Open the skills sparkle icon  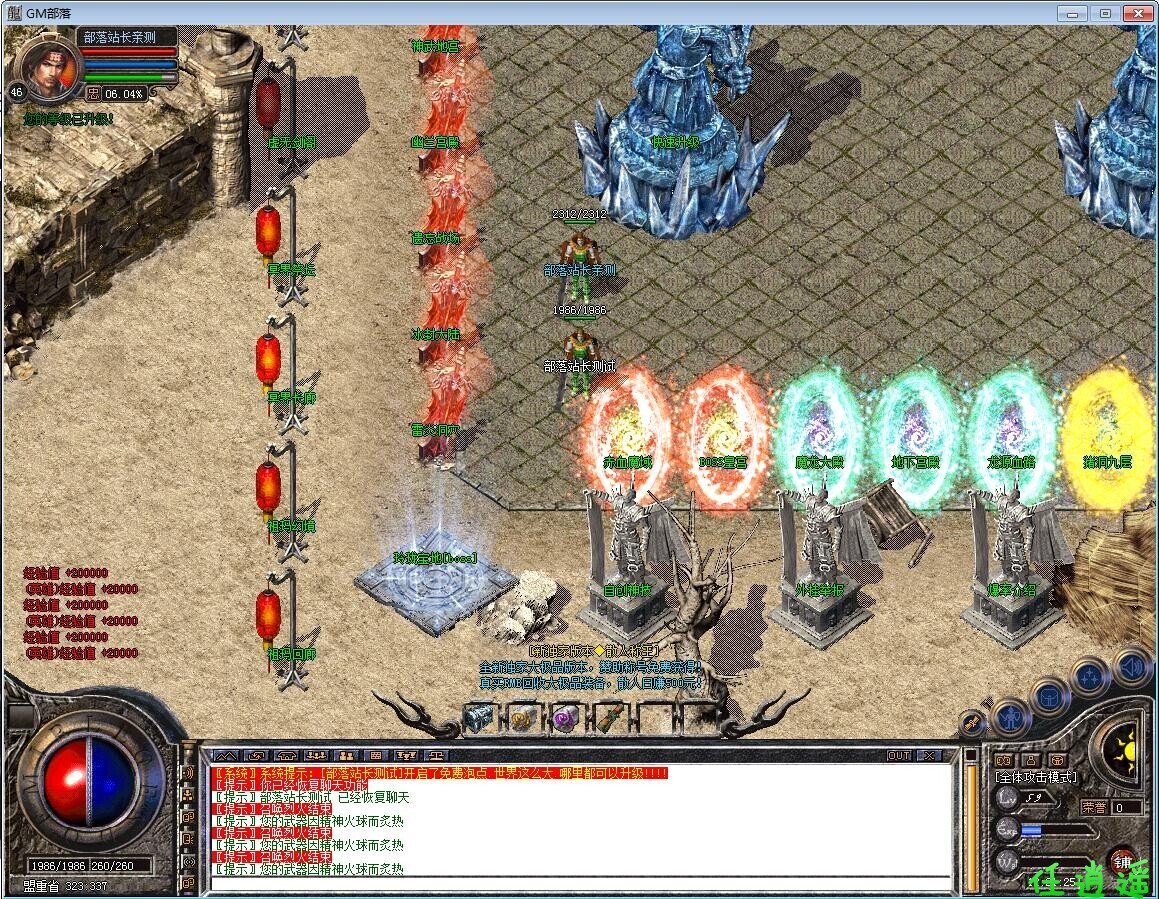coord(1090,676)
